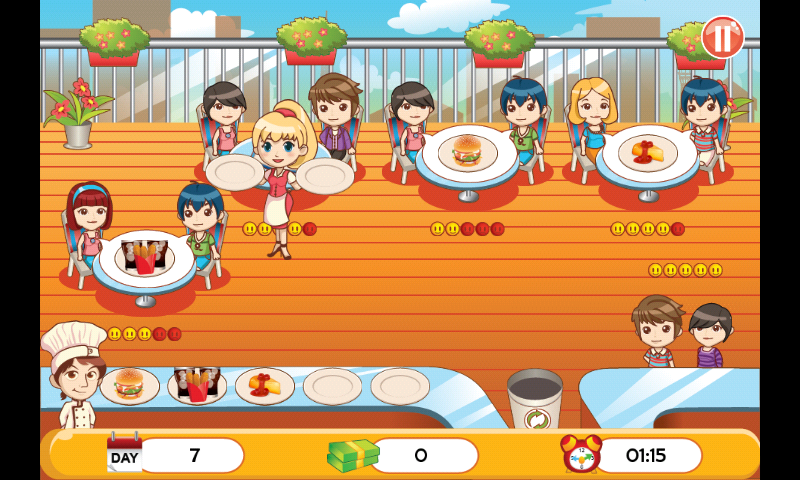Grab the fries plate on the kitchen counter
Screen dimensions: 800x480
[197, 385]
